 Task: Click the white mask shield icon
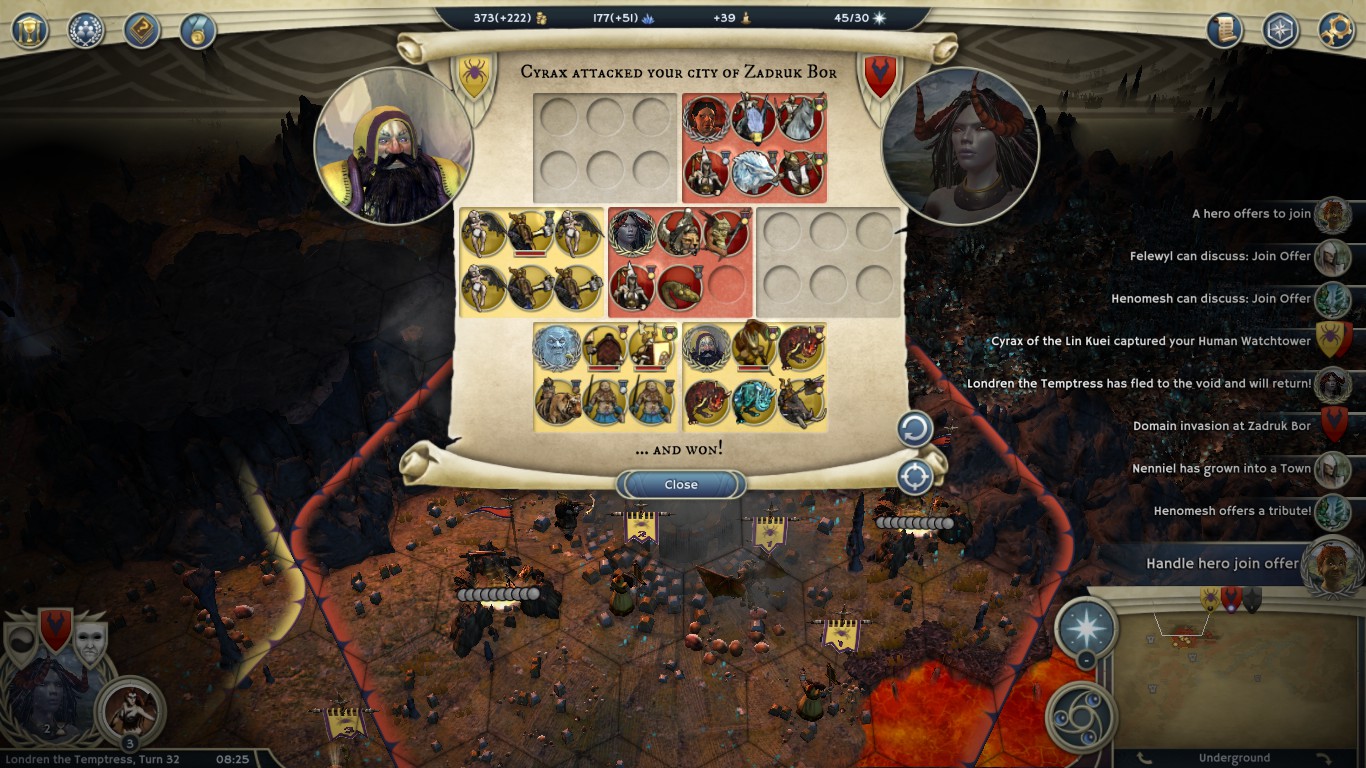pos(88,642)
